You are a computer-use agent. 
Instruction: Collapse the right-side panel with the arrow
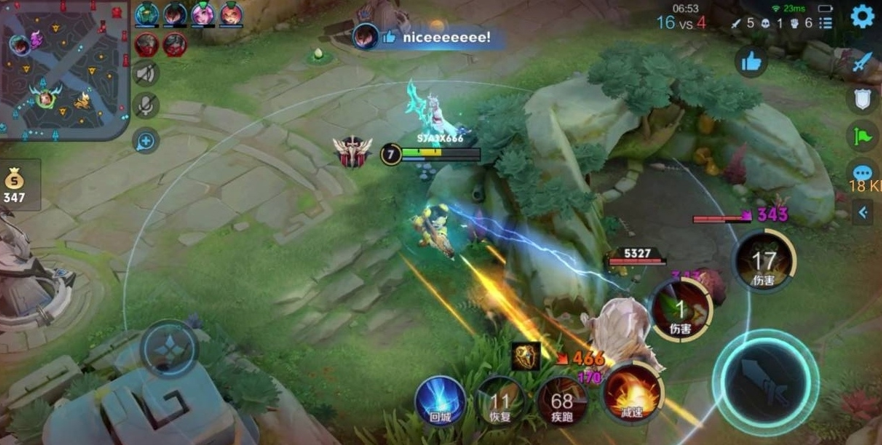click(863, 212)
